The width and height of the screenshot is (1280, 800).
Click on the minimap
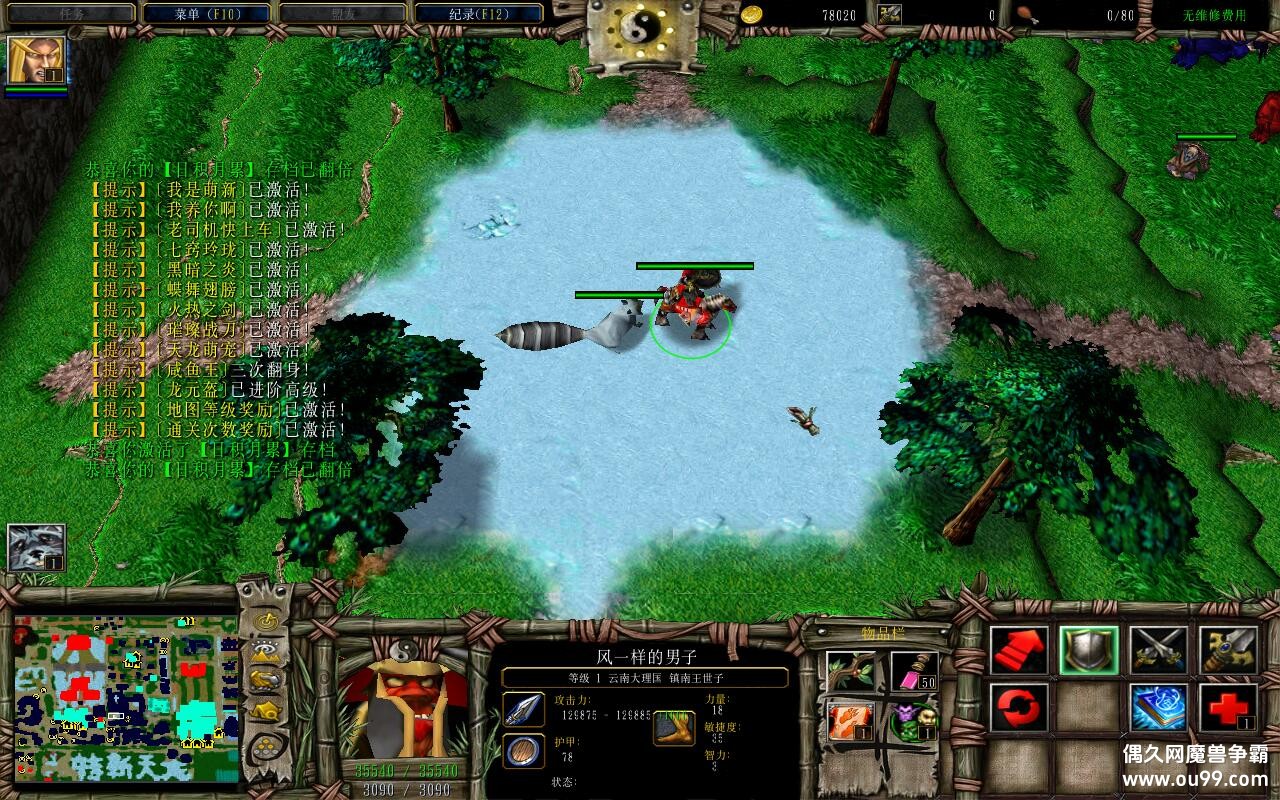[x=126, y=698]
